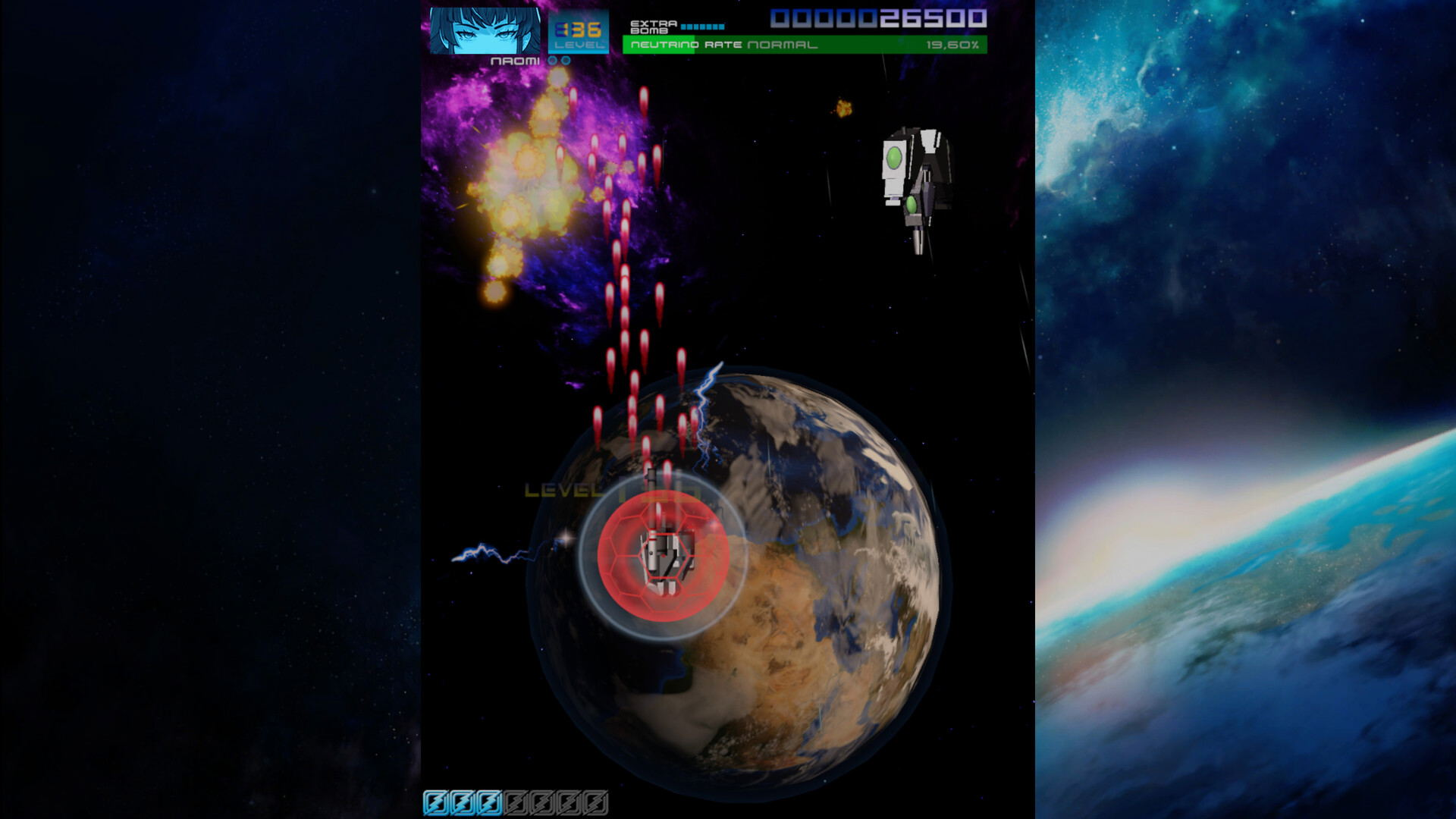Toggle the fourth bomb stock icon
The image size is (1456, 819).
(x=516, y=802)
